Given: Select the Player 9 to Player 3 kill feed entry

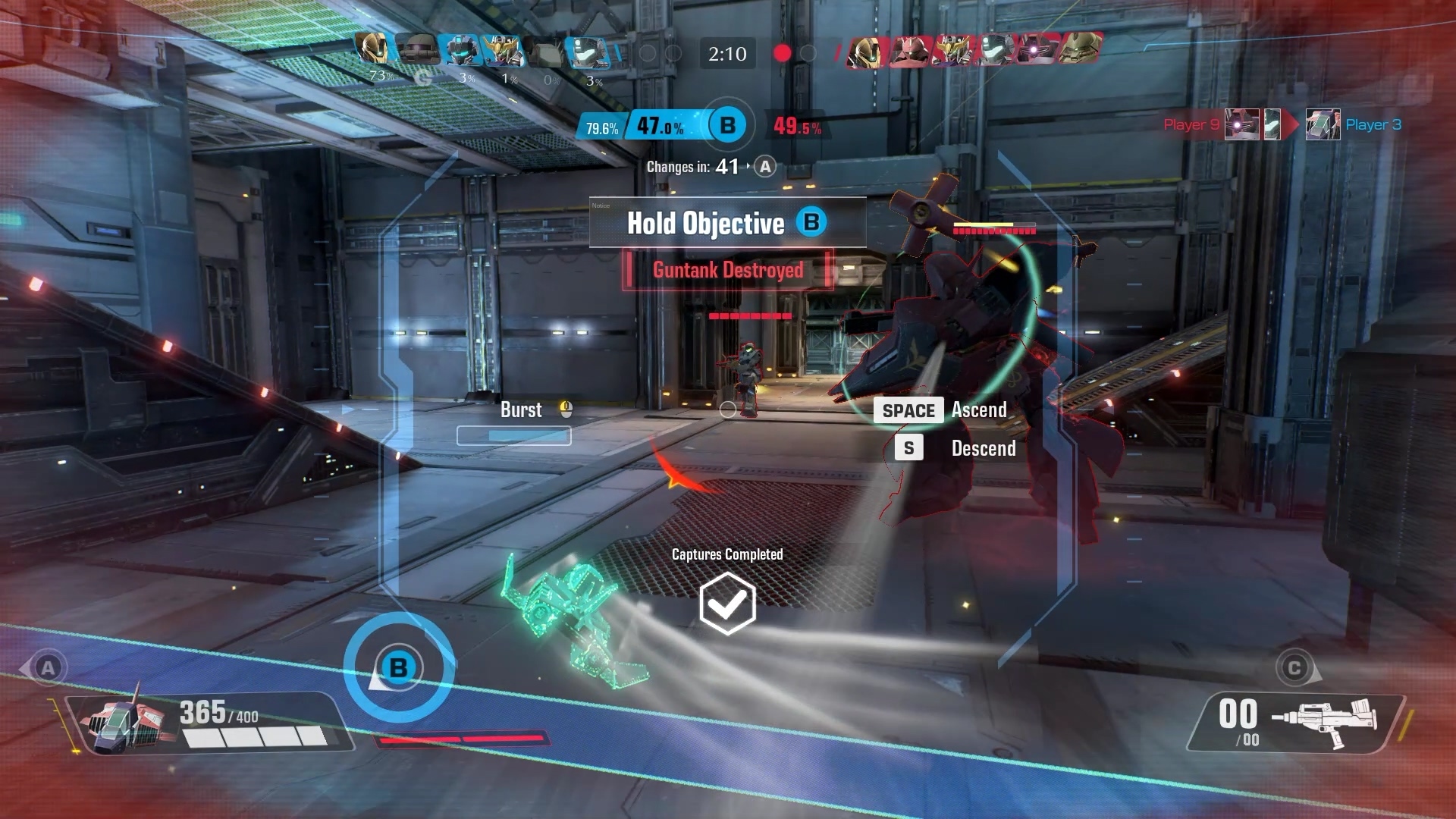Looking at the screenshot, I should coord(1282,124).
